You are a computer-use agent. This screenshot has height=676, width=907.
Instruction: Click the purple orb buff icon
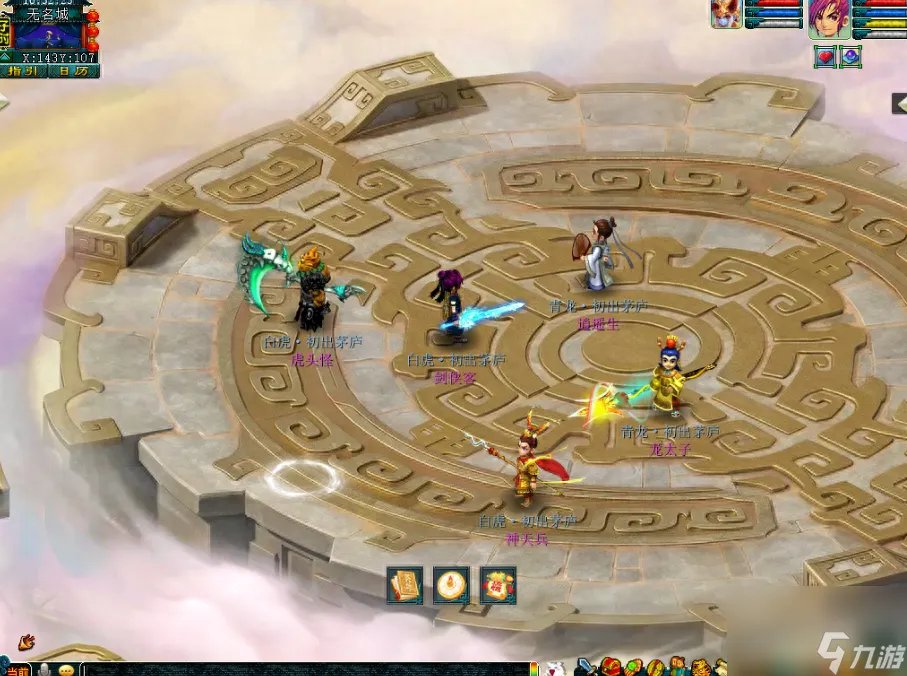(x=850, y=57)
